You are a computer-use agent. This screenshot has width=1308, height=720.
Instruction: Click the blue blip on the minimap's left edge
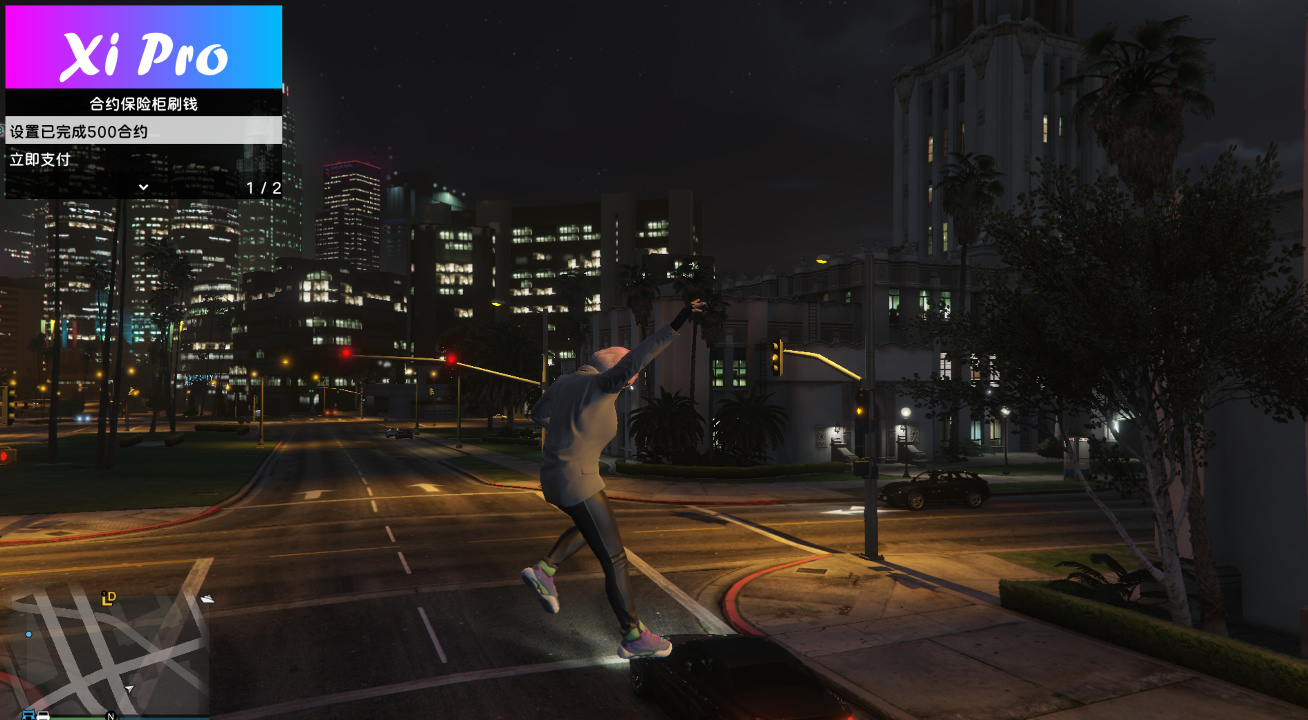29,634
